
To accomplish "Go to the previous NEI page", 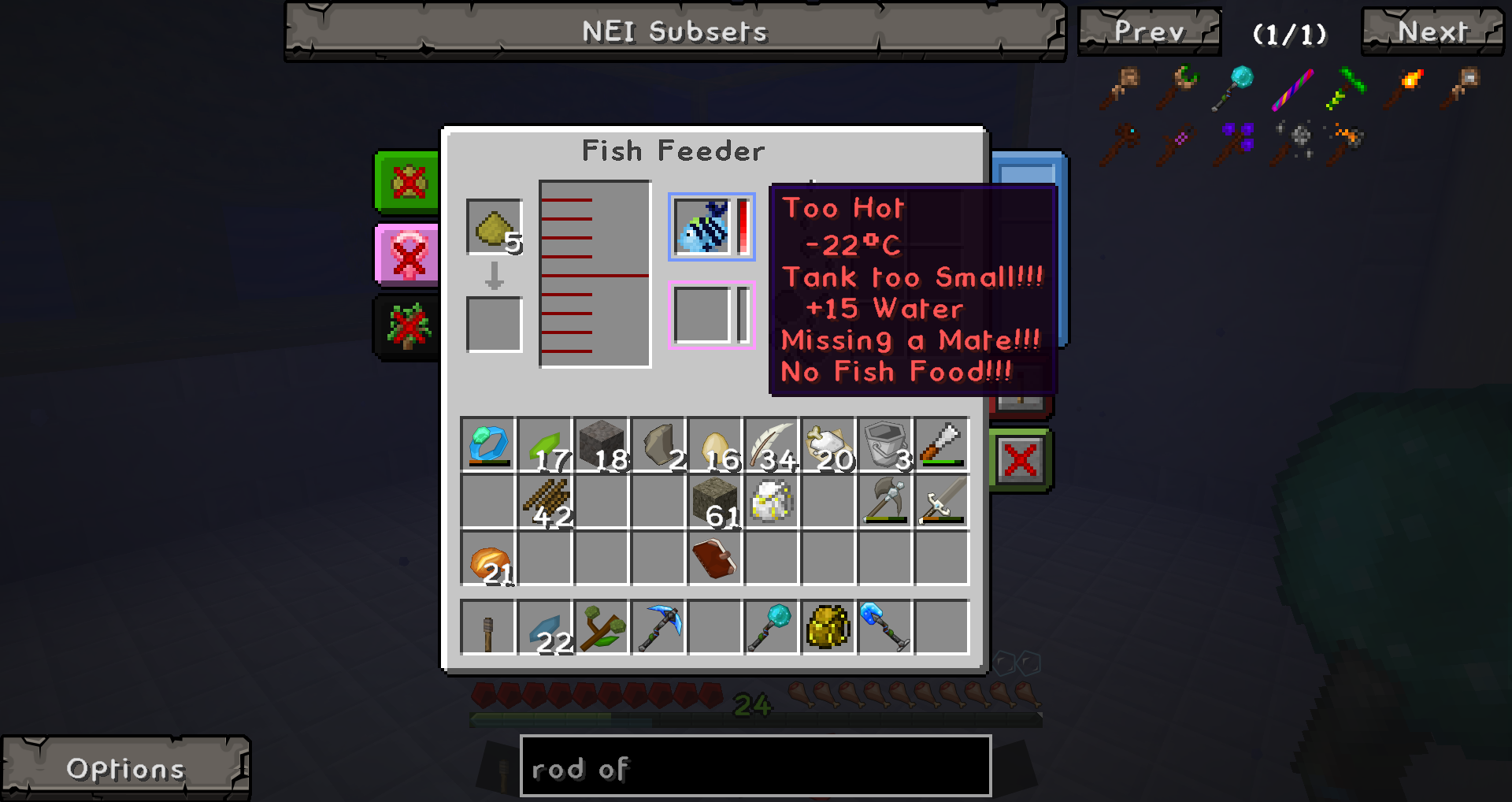I will (1149, 32).
